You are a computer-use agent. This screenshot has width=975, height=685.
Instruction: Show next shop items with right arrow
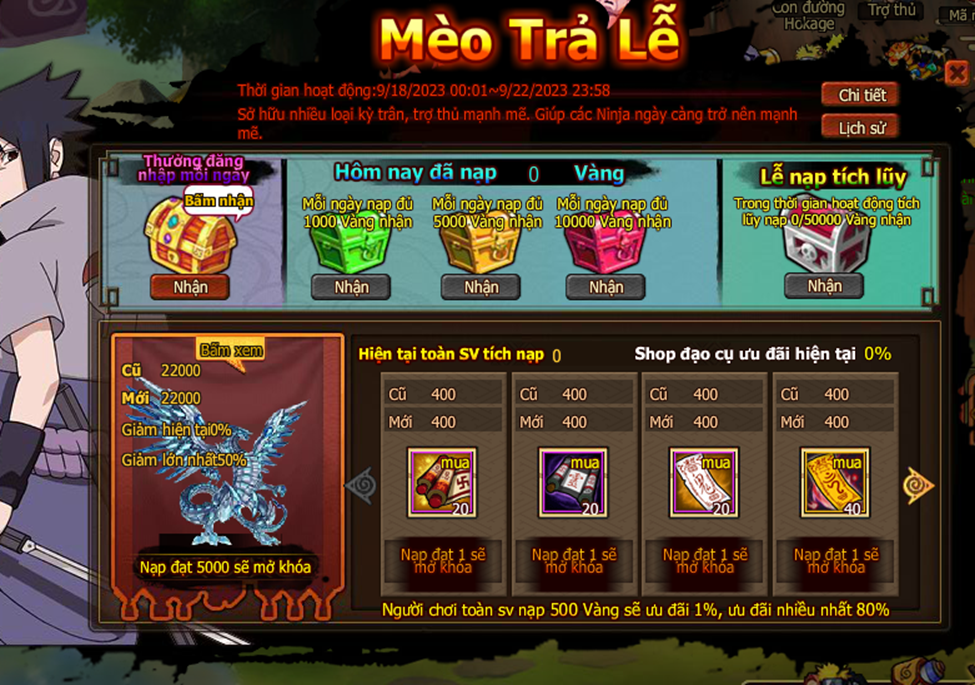tap(917, 485)
